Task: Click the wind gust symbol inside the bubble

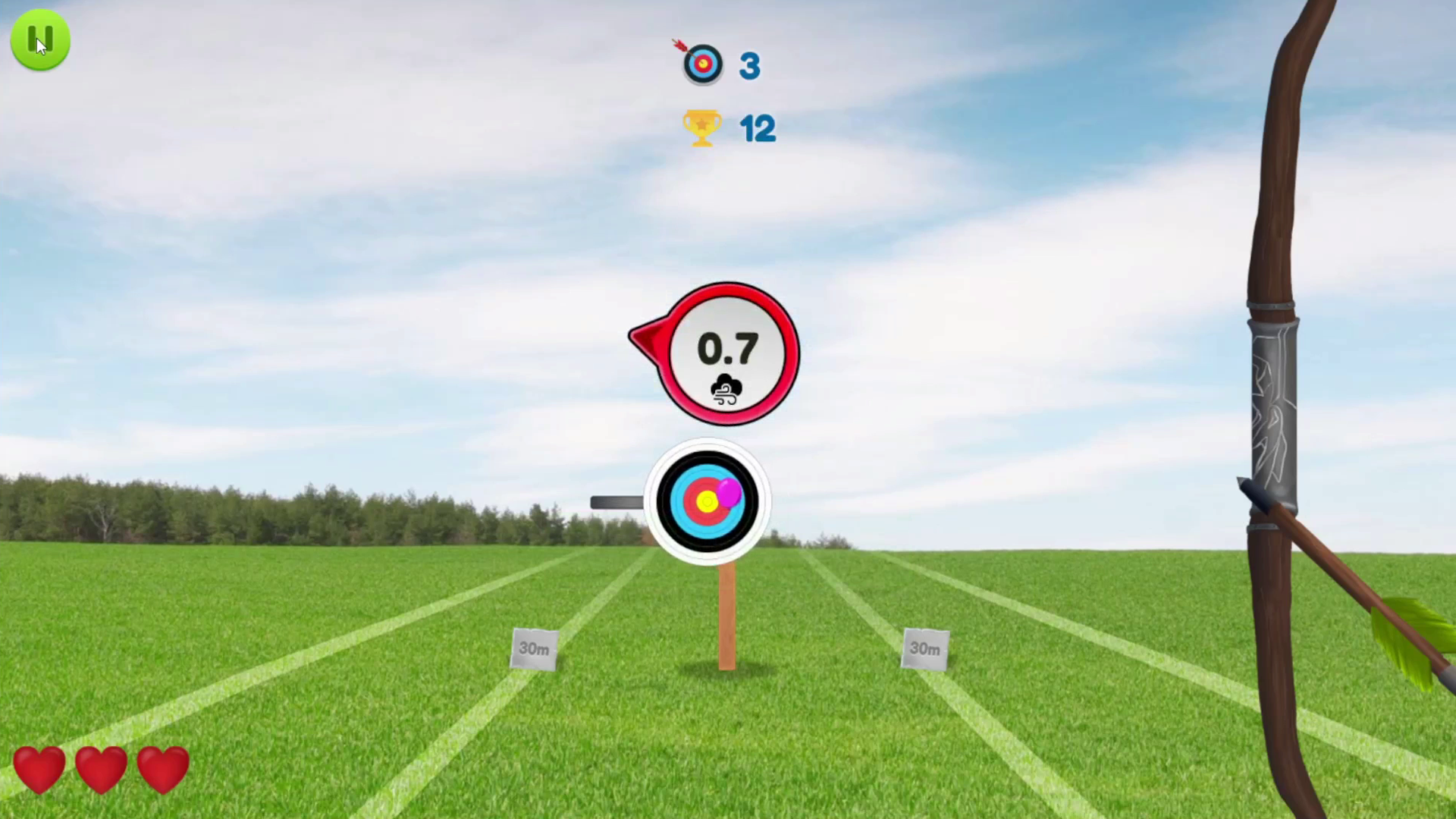Action: pyautogui.click(x=725, y=389)
